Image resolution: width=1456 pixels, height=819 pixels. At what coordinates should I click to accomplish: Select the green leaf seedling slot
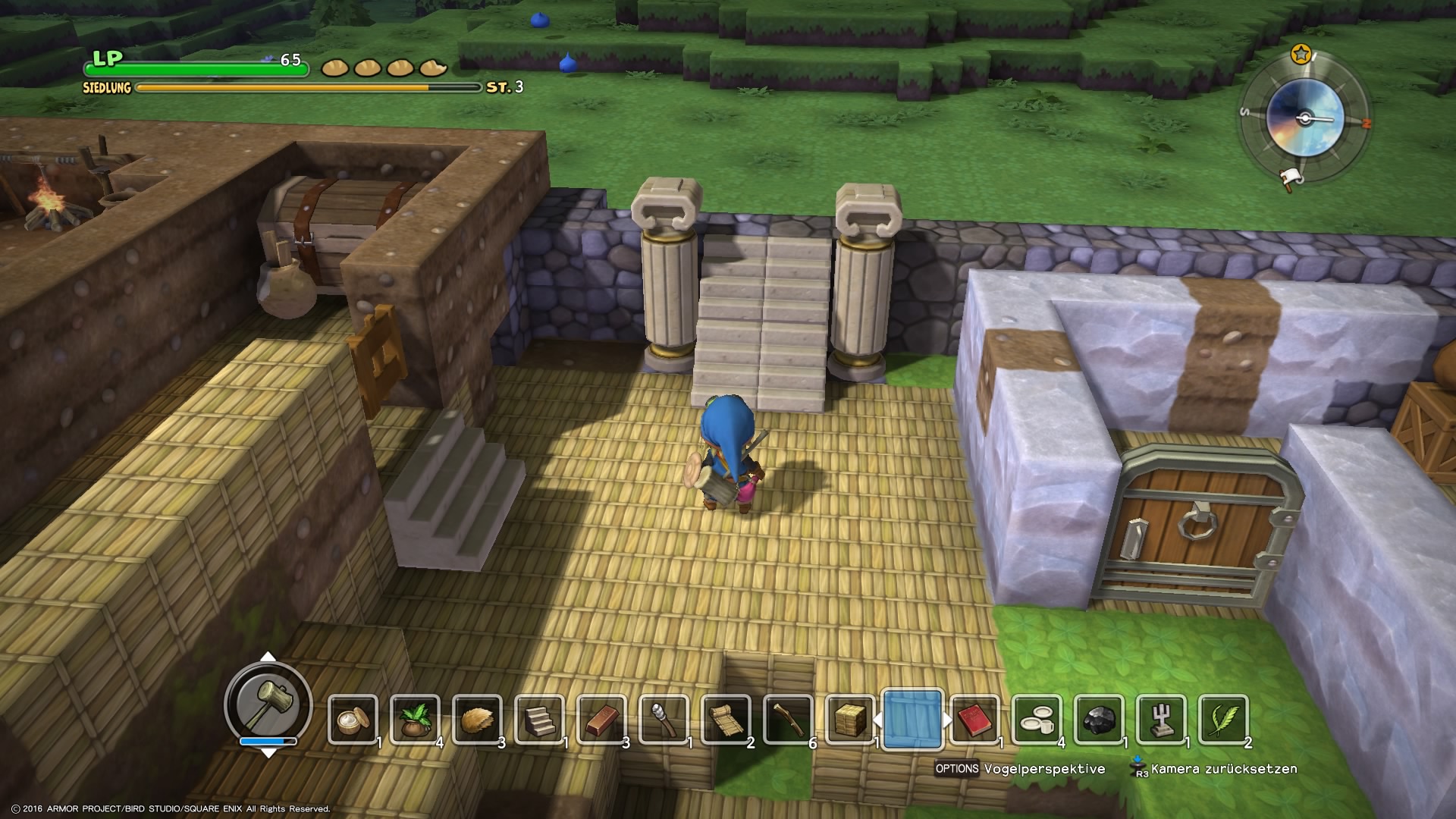pos(415,720)
